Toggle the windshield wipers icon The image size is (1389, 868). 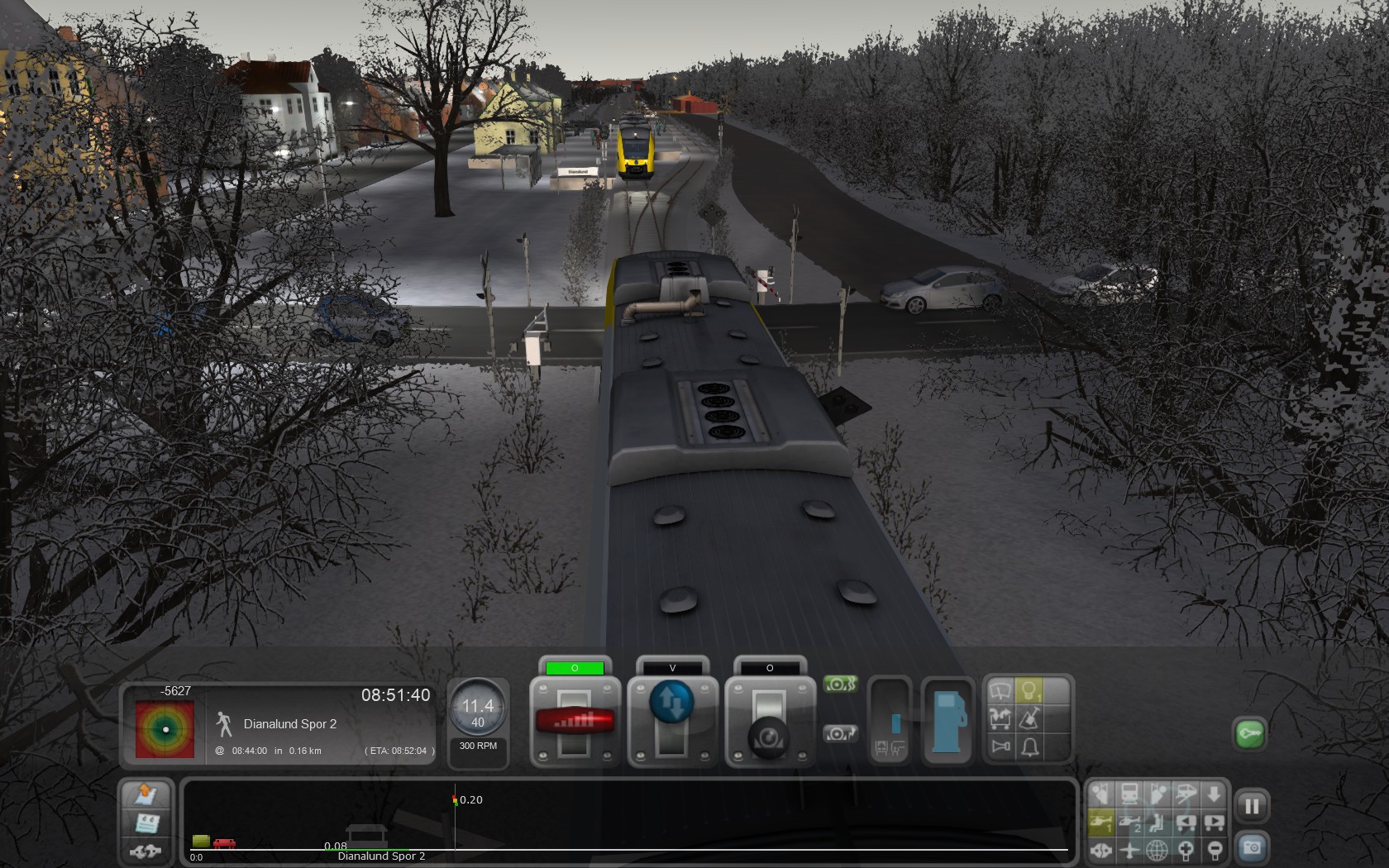pos(1000,692)
